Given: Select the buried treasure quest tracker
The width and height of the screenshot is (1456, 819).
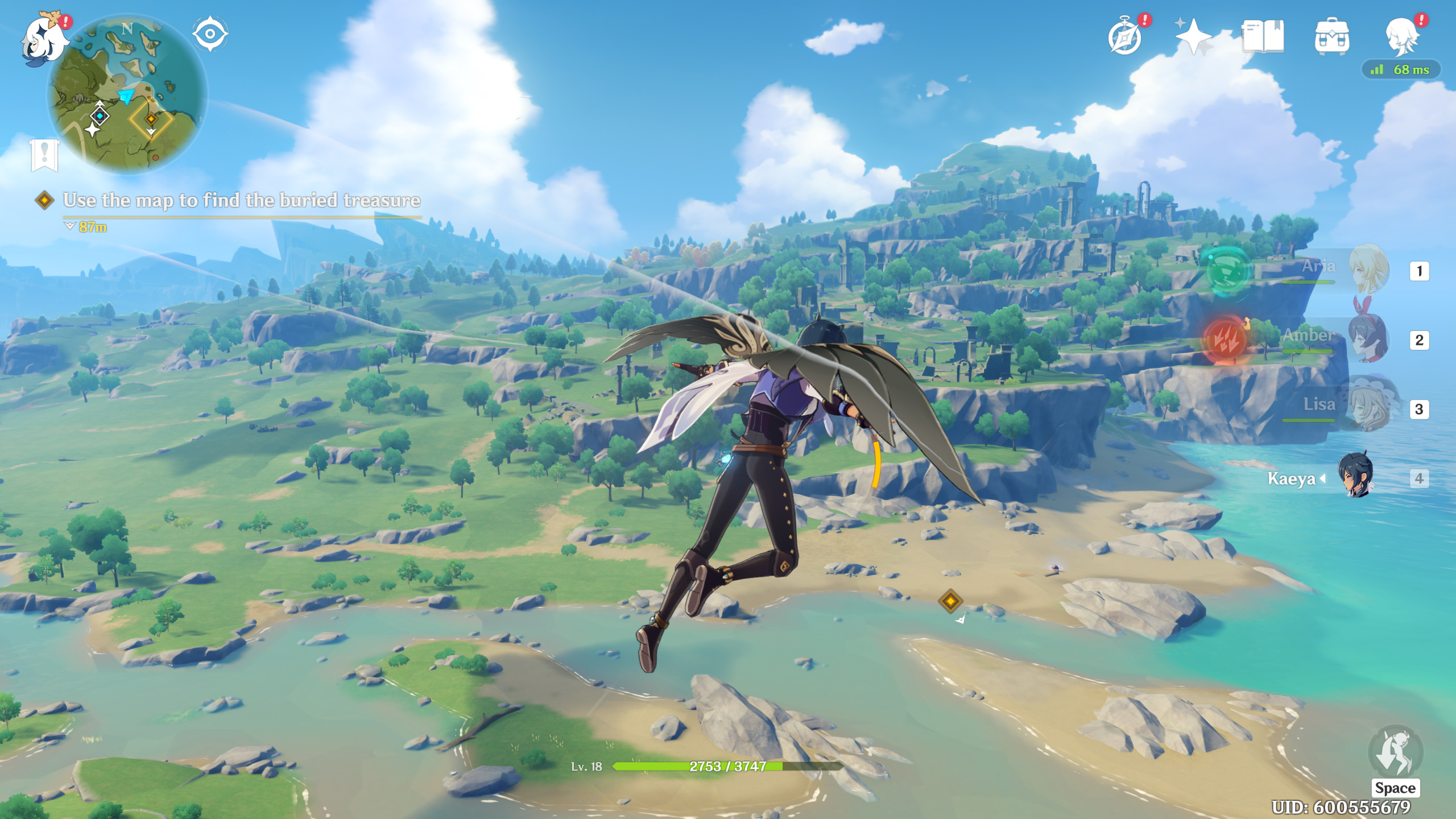Looking at the screenshot, I should pos(241,200).
